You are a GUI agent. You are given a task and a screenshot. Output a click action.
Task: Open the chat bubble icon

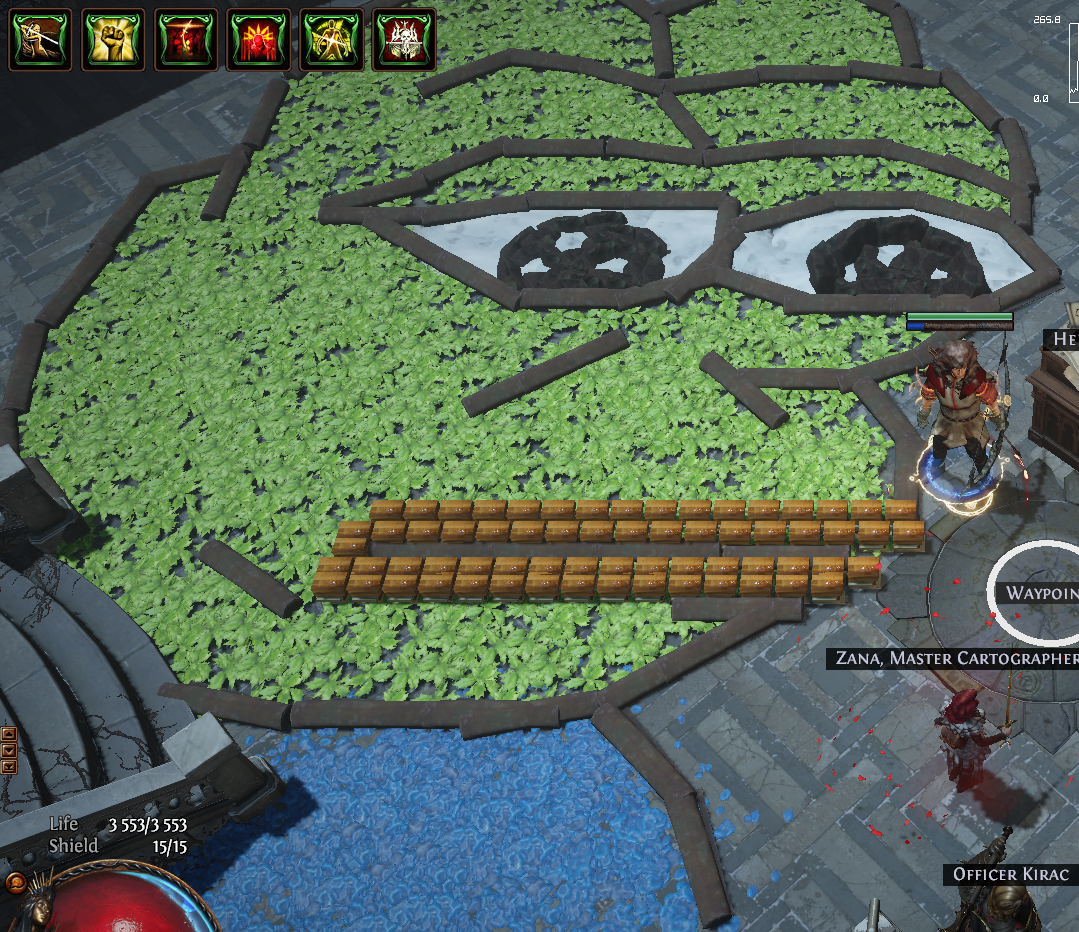(14, 883)
